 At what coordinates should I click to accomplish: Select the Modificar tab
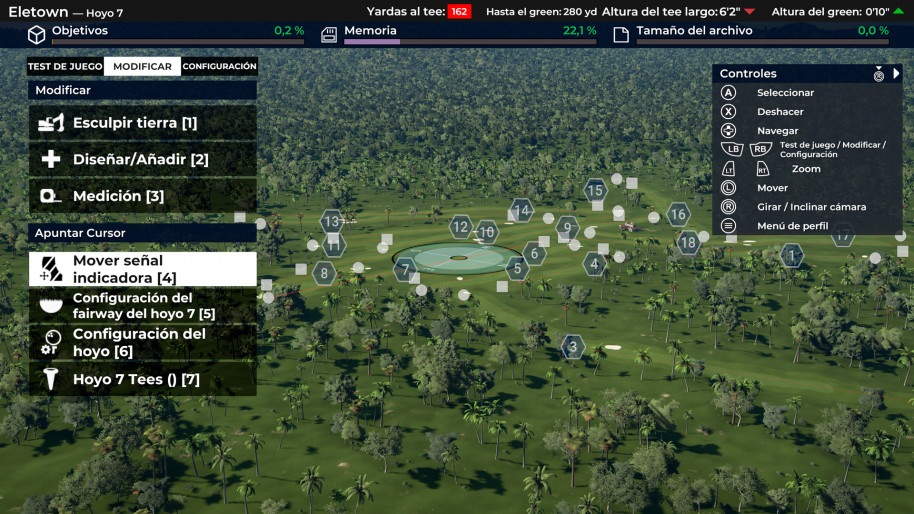pos(142,67)
